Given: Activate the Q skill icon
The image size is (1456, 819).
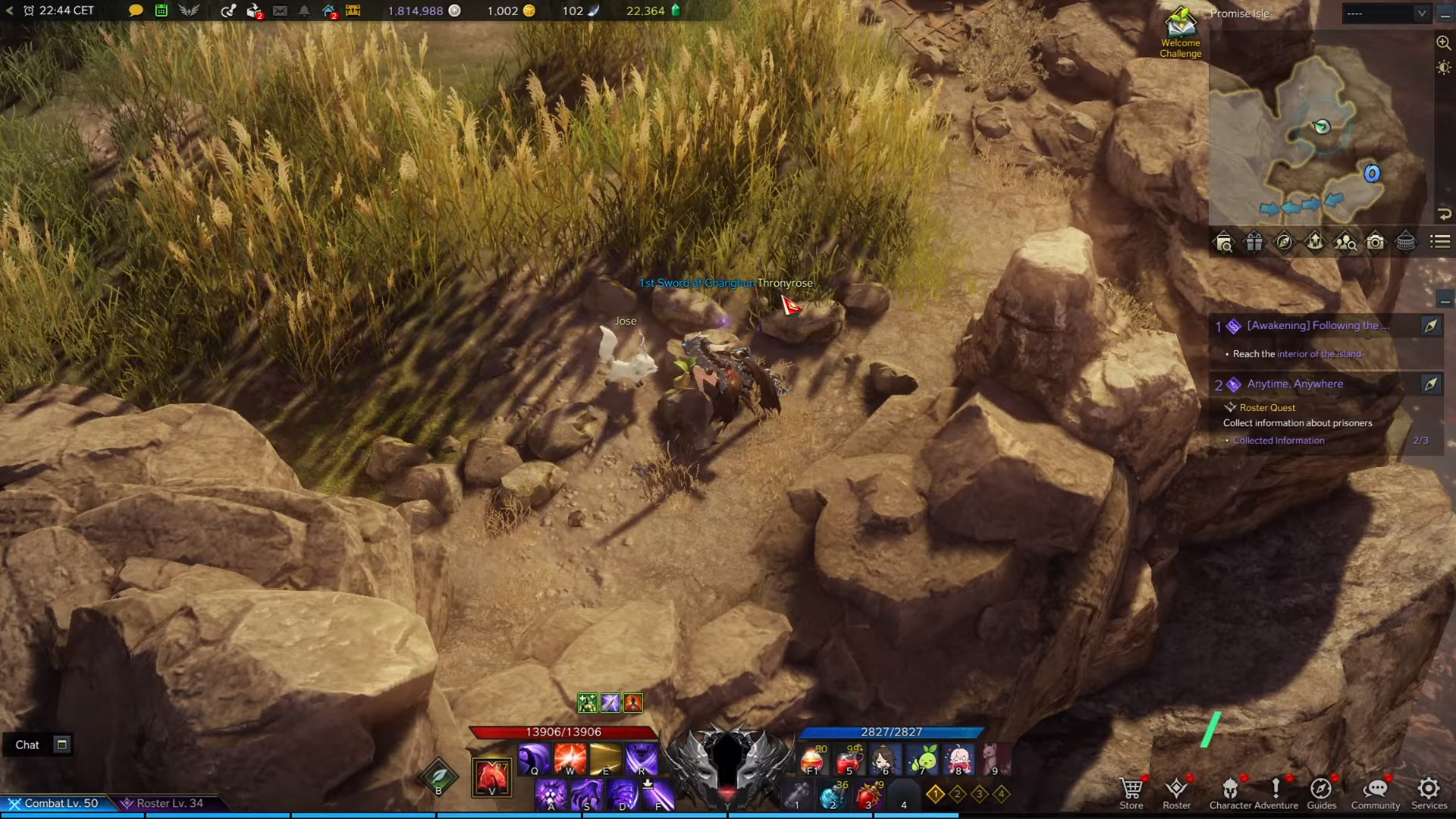Looking at the screenshot, I should (x=534, y=758).
